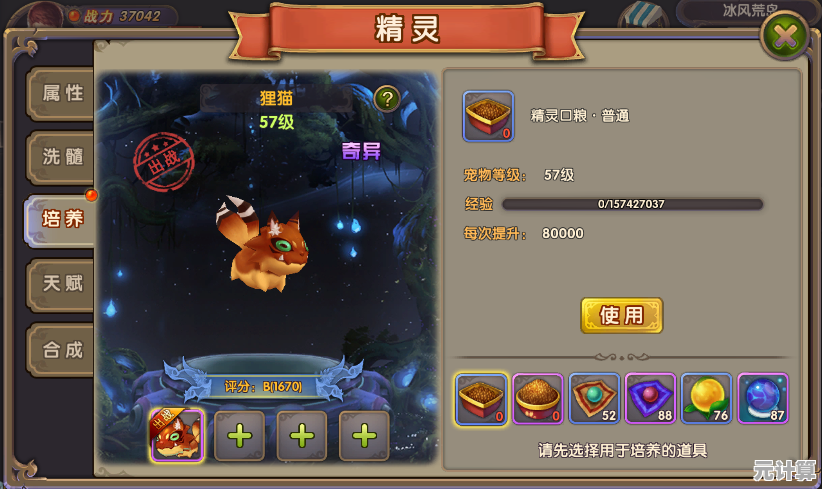Open the question mark help icon
Image resolution: width=822 pixels, height=489 pixels.
point(387,98)
